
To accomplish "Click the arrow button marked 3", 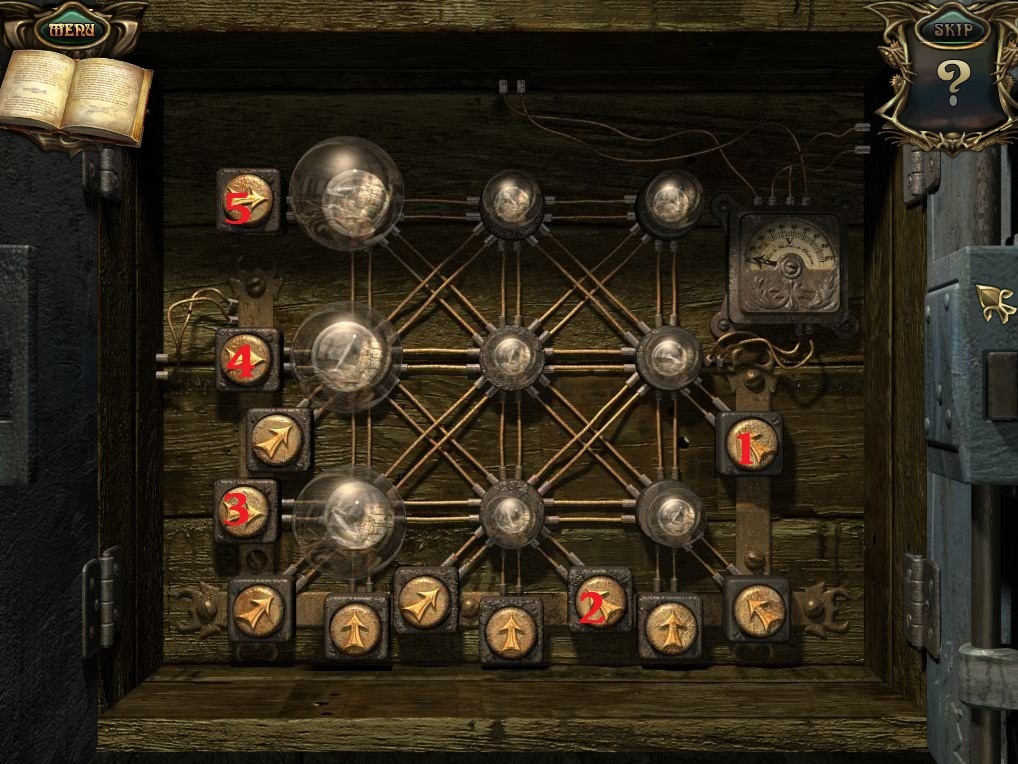I will (245, 511).
